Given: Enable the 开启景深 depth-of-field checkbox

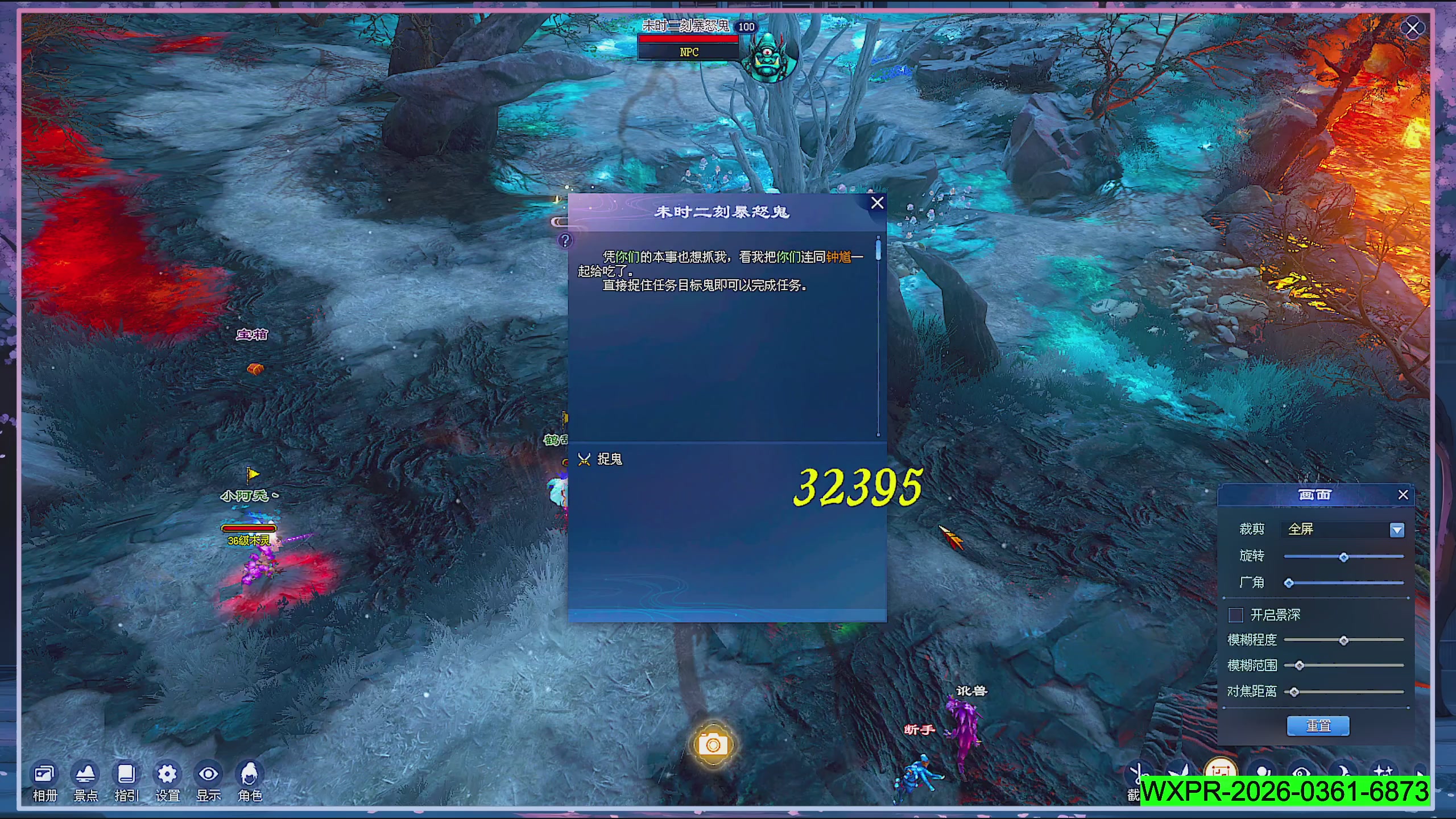Looking at the screenshot, I should [1235, 615].
